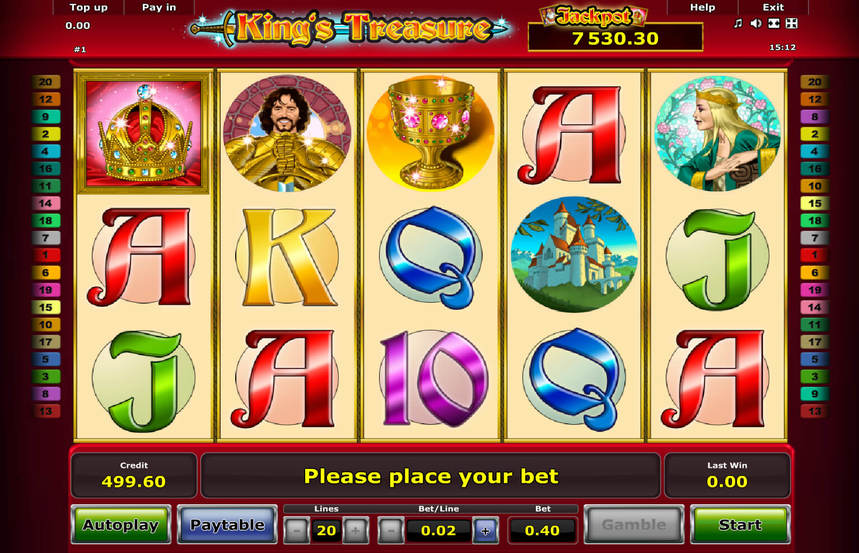Switch to fullscreen with the four-arrow icon
Screen dimensions: 859x553
(791, 23)
